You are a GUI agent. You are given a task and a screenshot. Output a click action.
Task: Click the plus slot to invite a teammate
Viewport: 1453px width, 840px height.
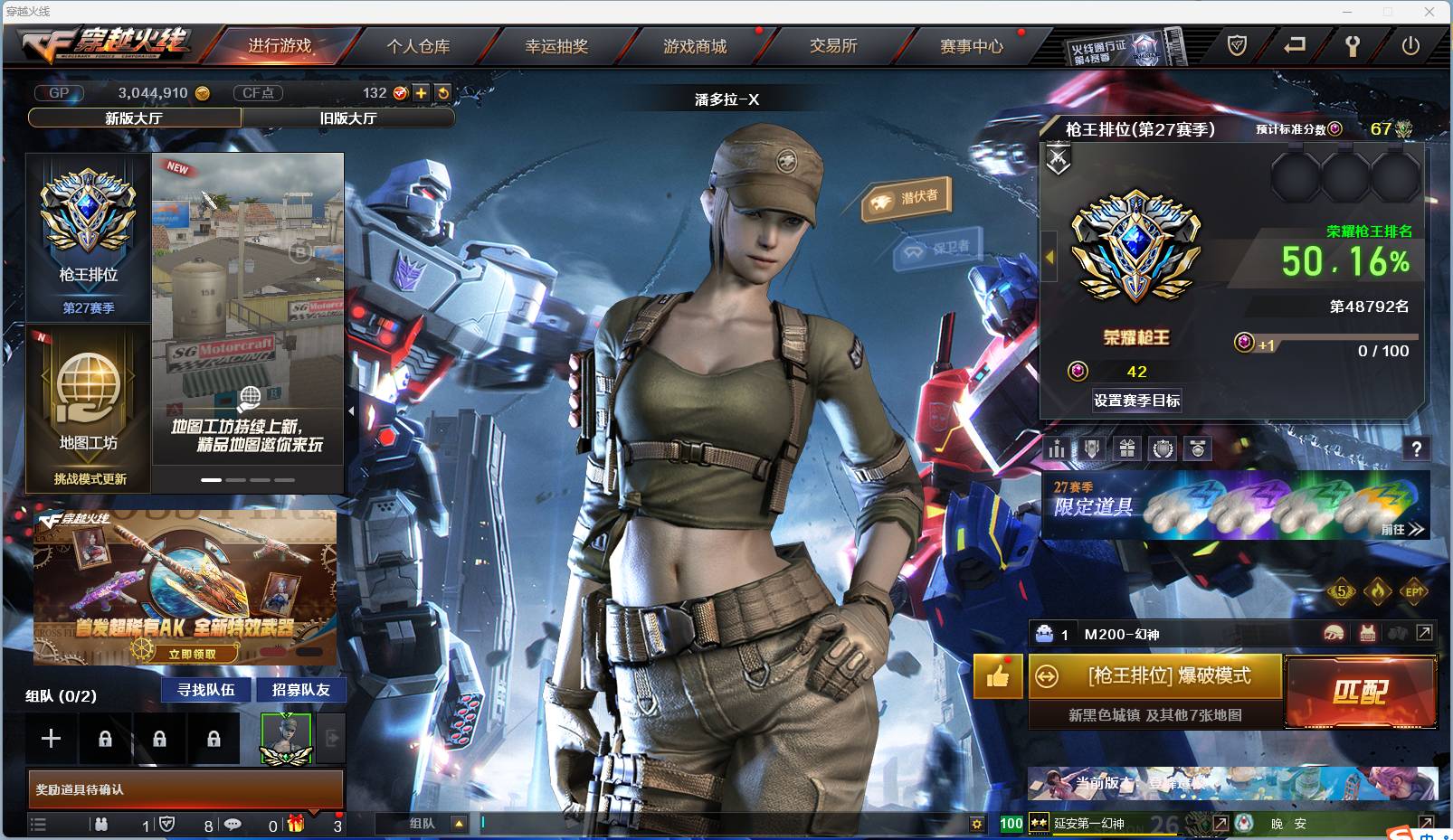[51, 738]
